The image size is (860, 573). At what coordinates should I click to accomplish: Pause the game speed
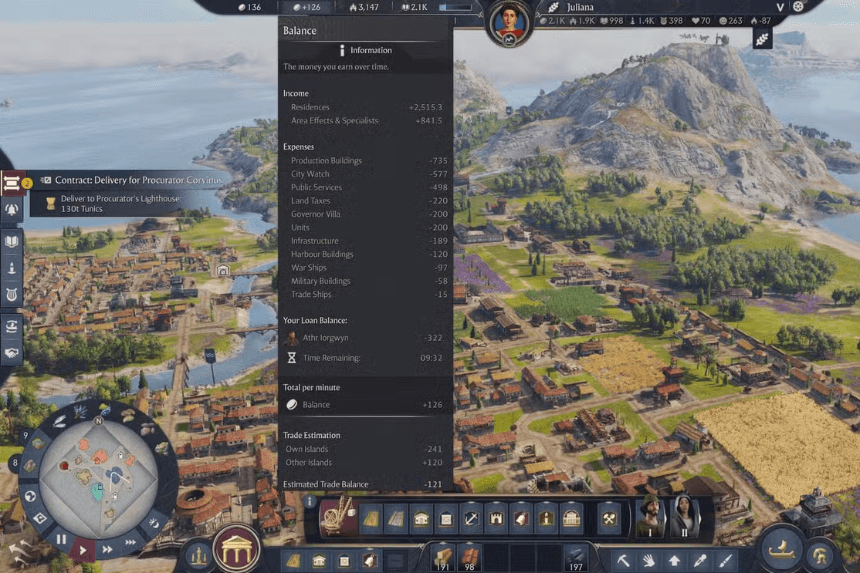61,539
